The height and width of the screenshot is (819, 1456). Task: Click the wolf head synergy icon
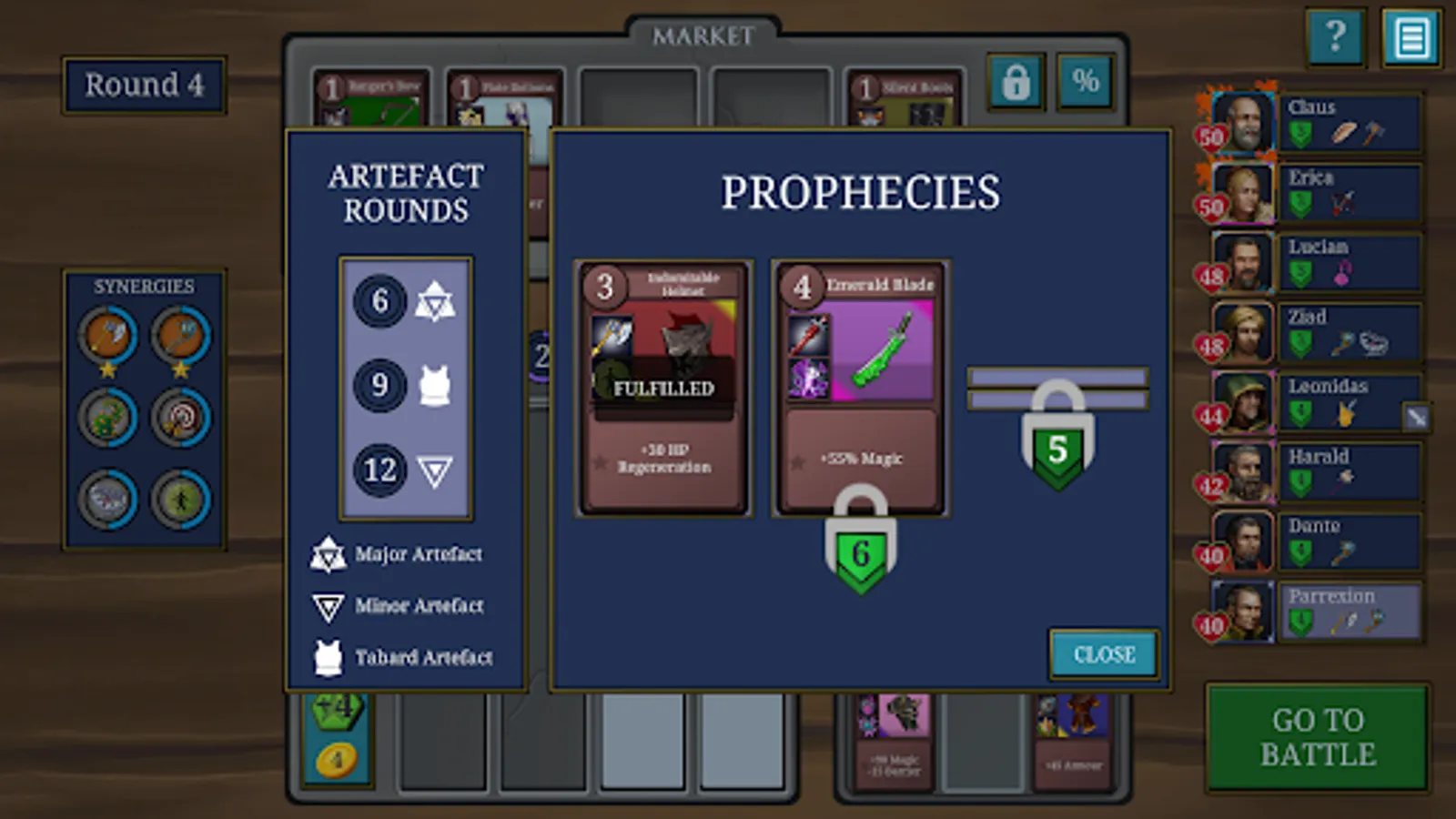[106, 499]
